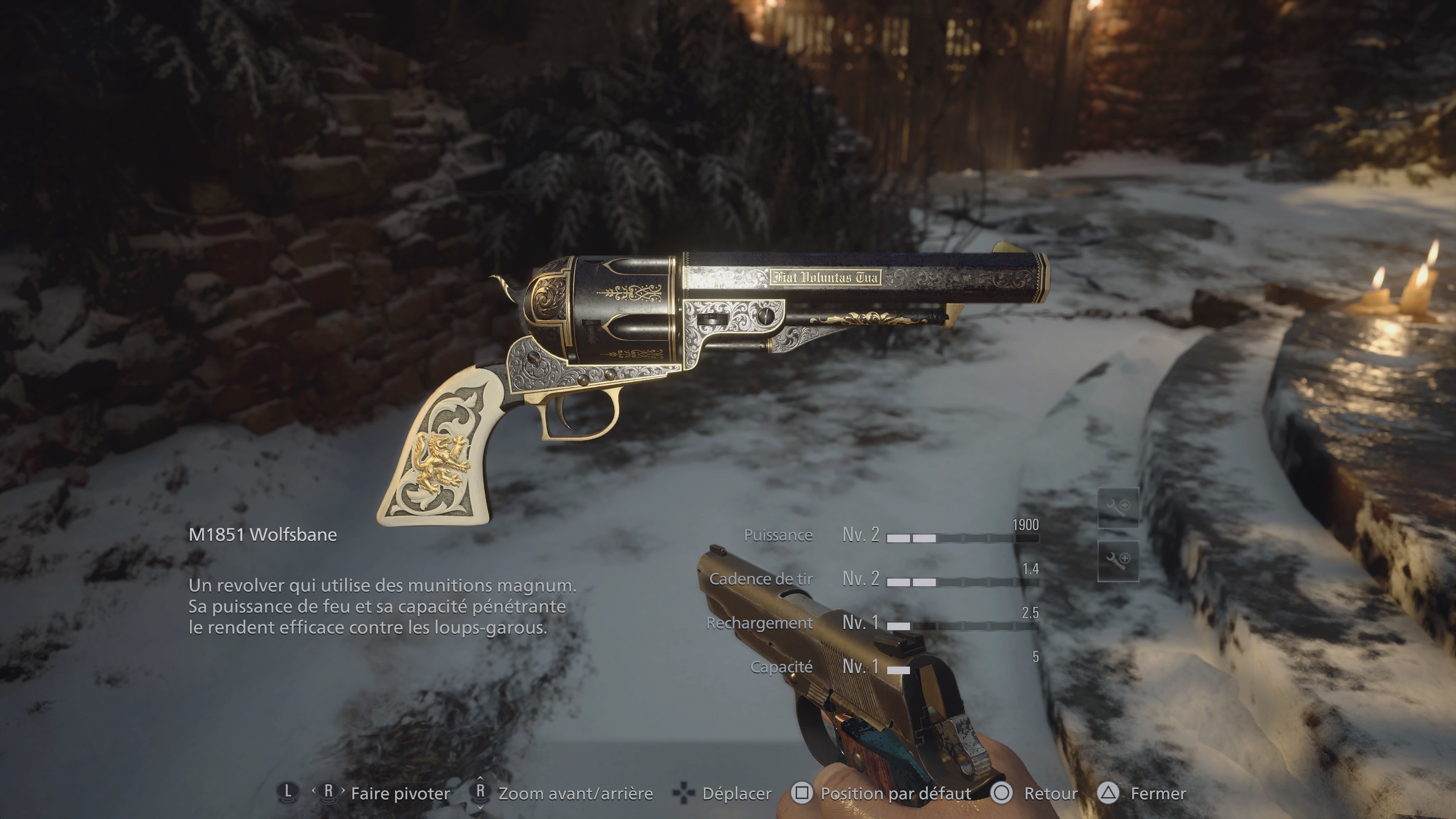Close the weapon view with Fermer
This screenshot has width=1456, height=819.
coord(1157,794)
